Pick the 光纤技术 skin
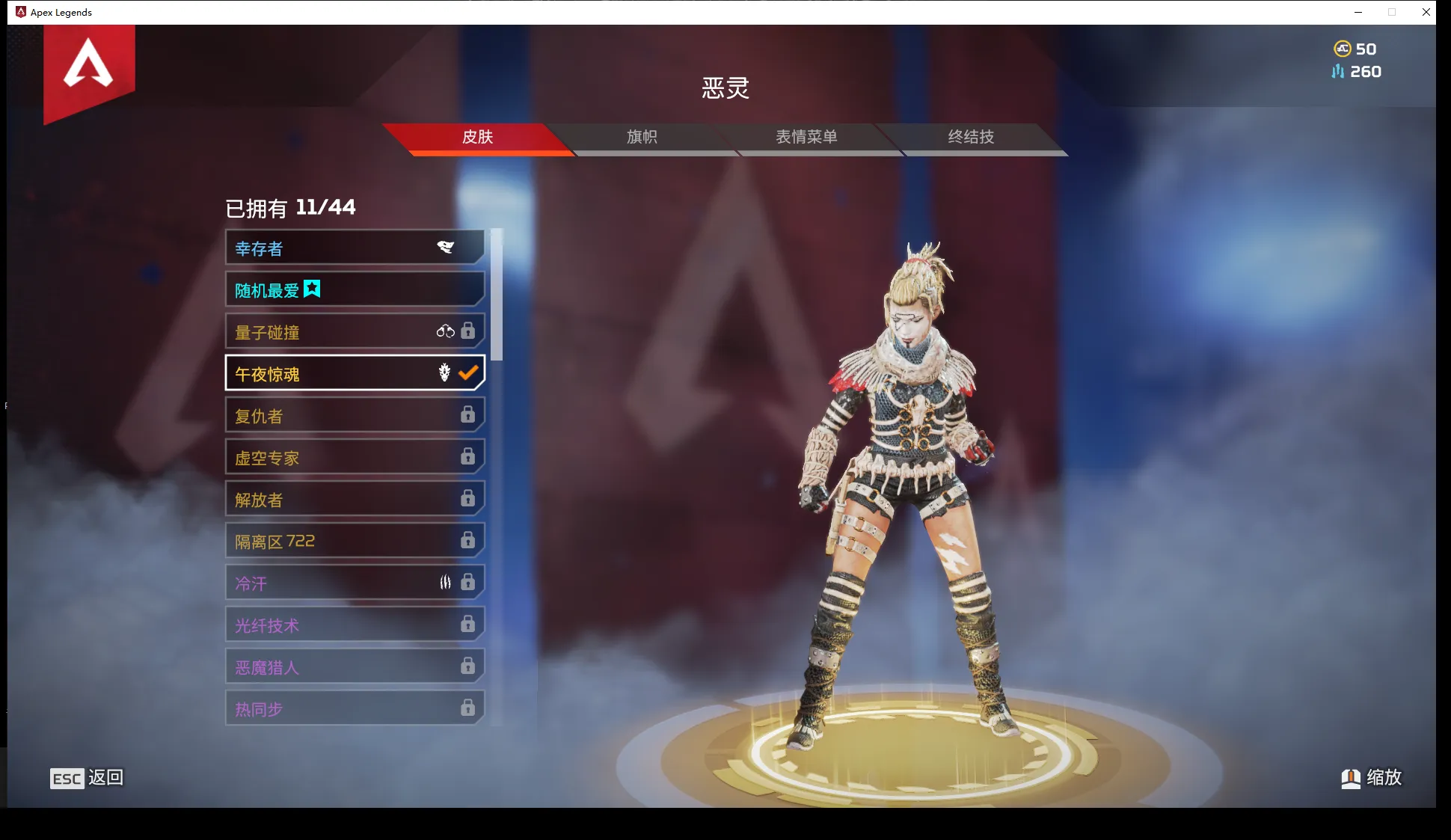Viewport: 1451px width, 840px height. coord(355,625)
